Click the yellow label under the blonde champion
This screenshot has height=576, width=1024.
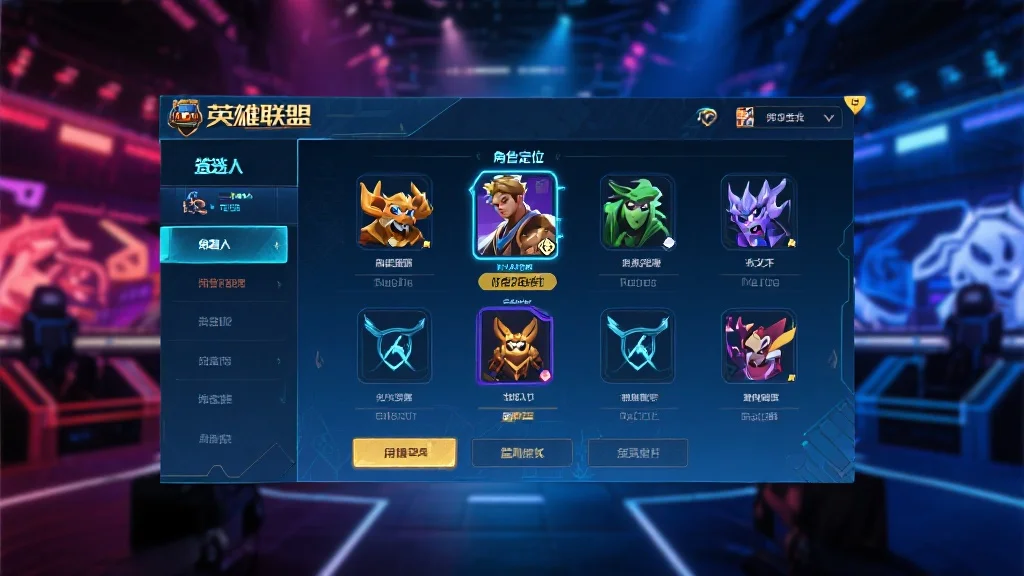pos(515,282)
